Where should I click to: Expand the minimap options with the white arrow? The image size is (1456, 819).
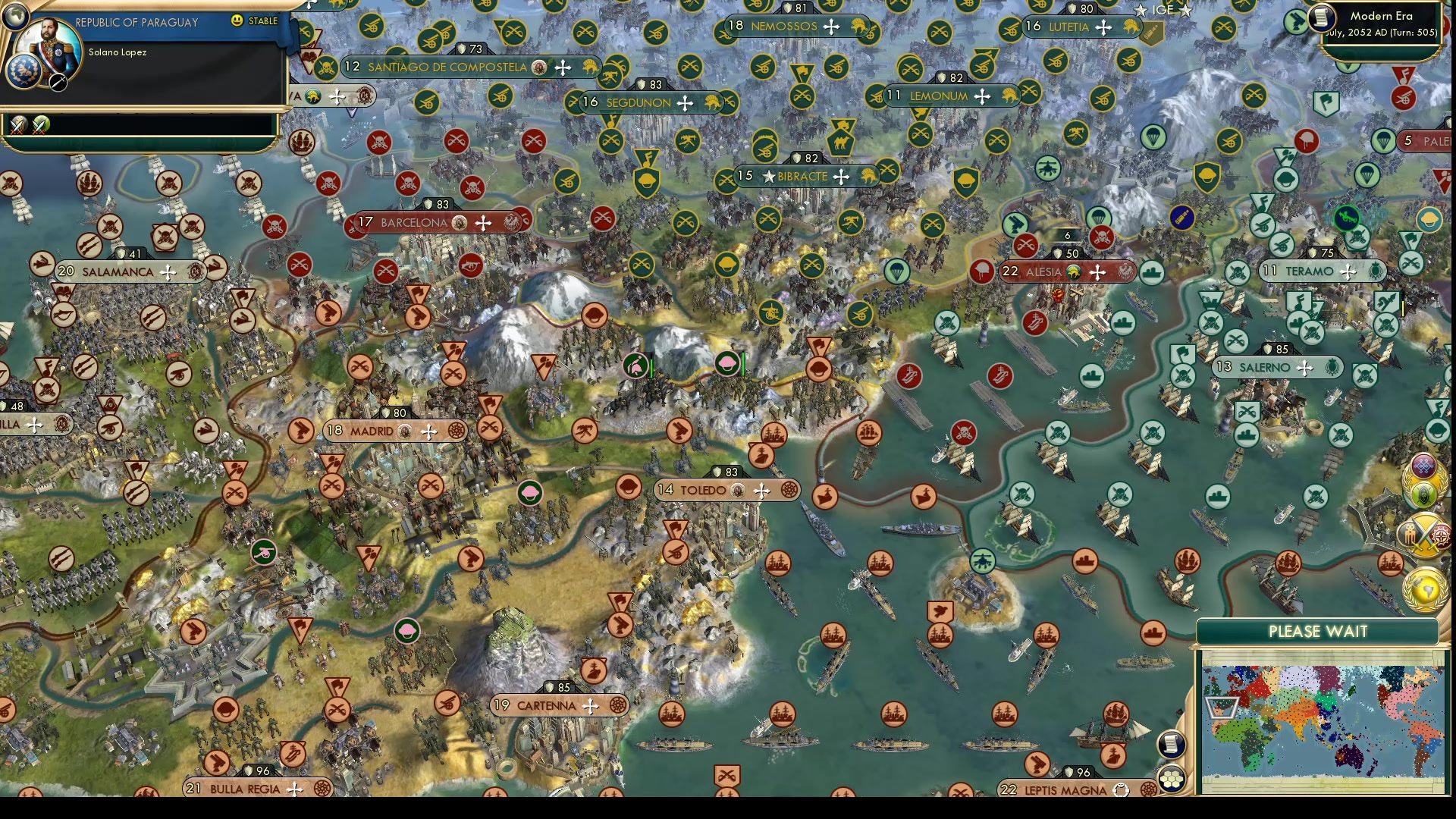[x=1221, y=709]
